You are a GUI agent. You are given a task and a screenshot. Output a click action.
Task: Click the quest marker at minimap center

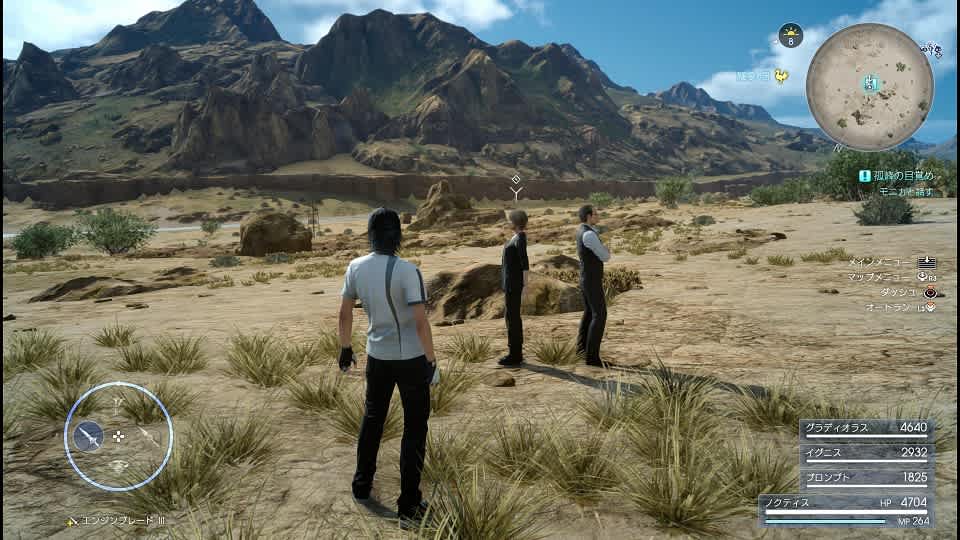pyautogui.click(x=871, y=84)
